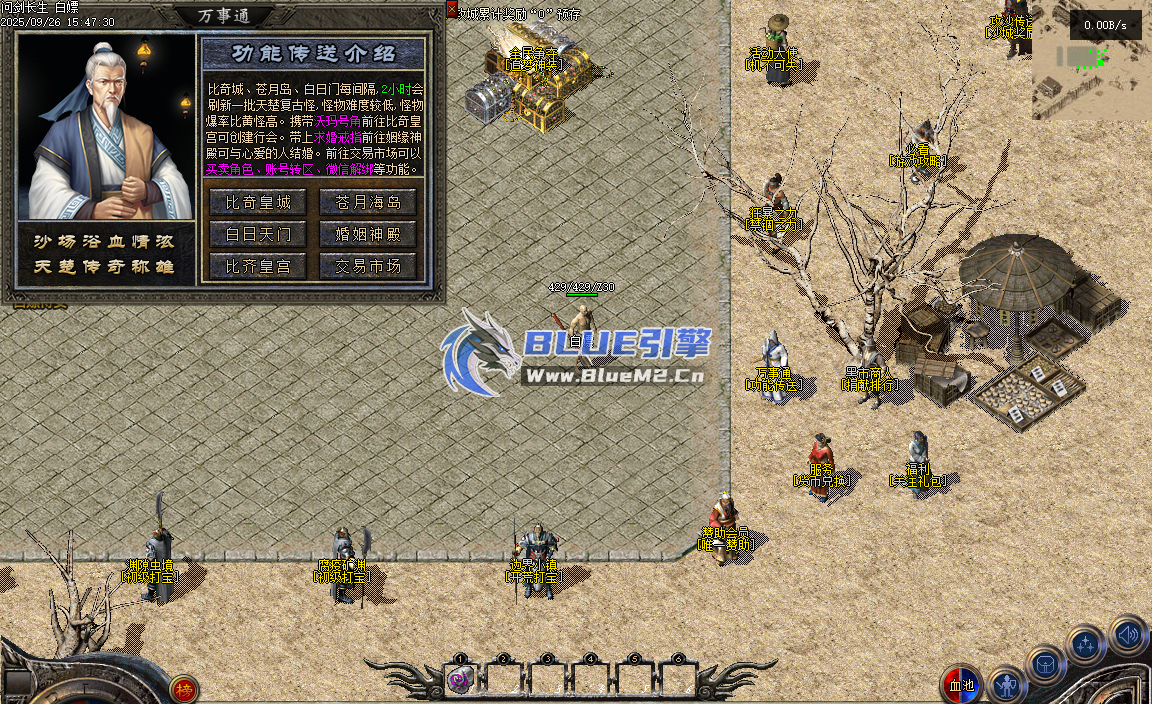1152x704 pixels.
Task: Click the red-blue 血池 orb button
Action: point(961,685)
